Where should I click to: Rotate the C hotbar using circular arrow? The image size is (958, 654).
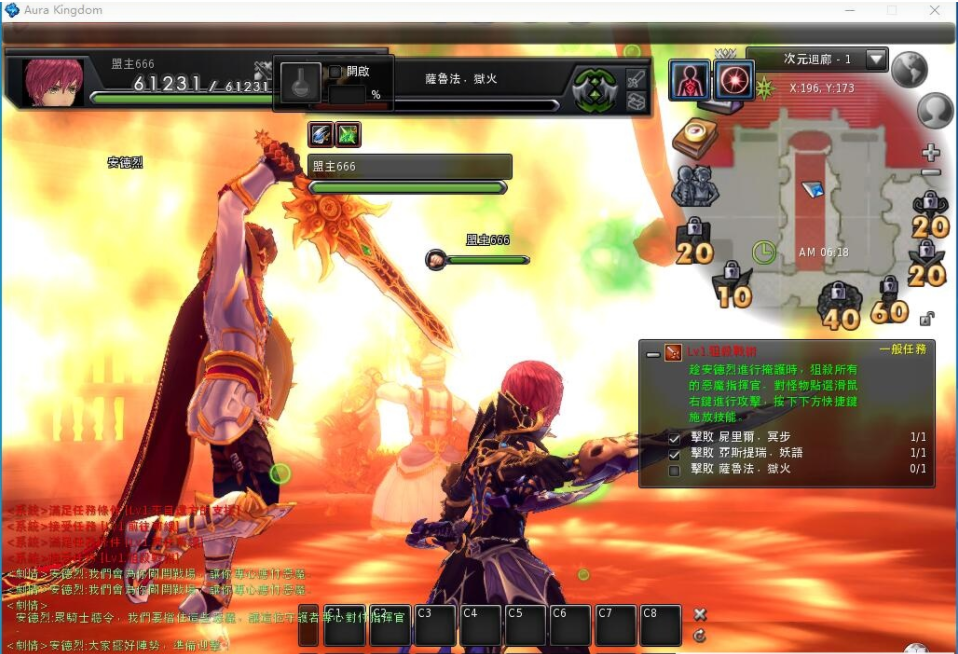point(700,635)
